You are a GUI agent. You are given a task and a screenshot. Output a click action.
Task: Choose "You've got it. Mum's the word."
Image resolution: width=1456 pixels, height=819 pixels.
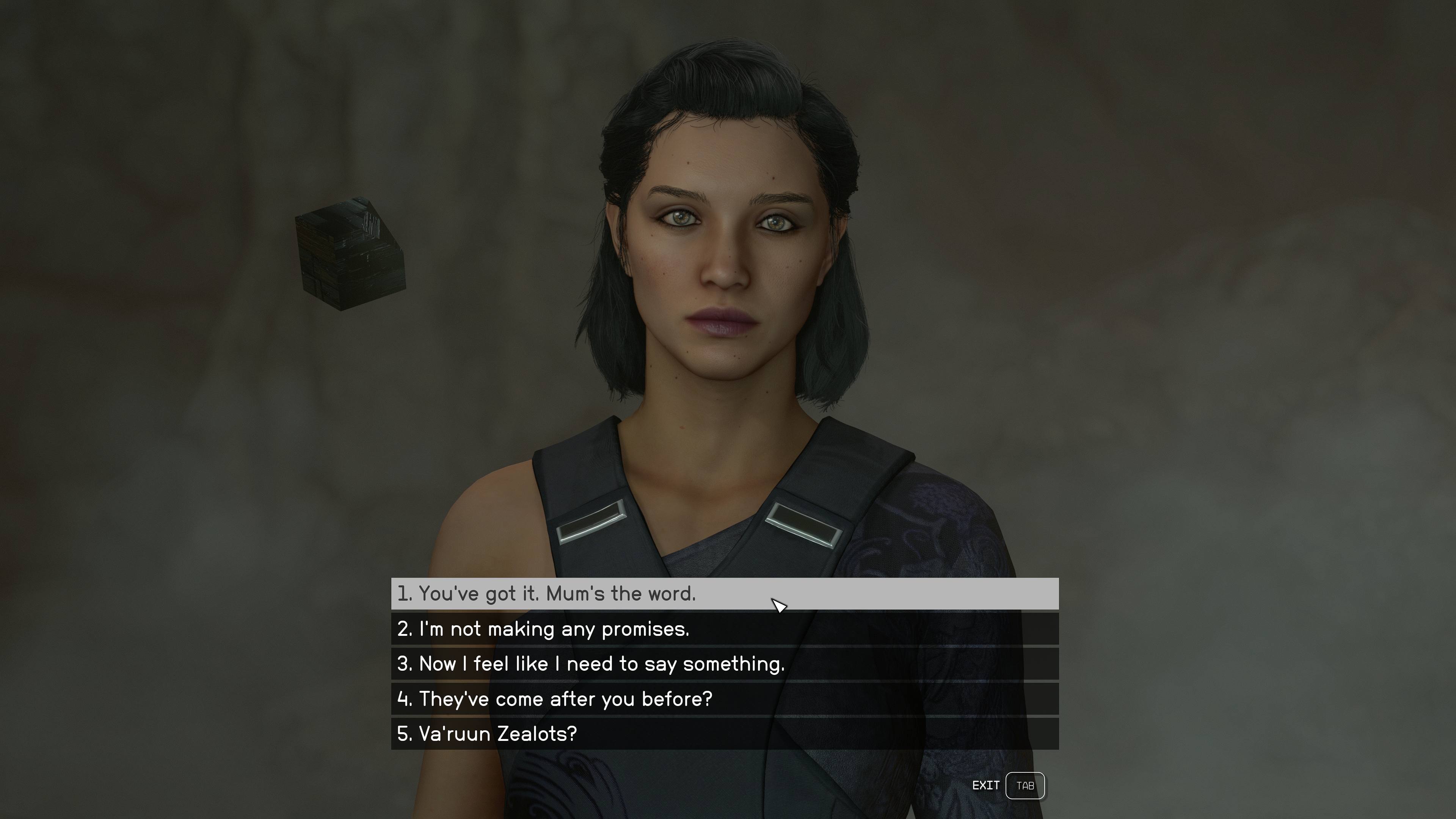724,593
